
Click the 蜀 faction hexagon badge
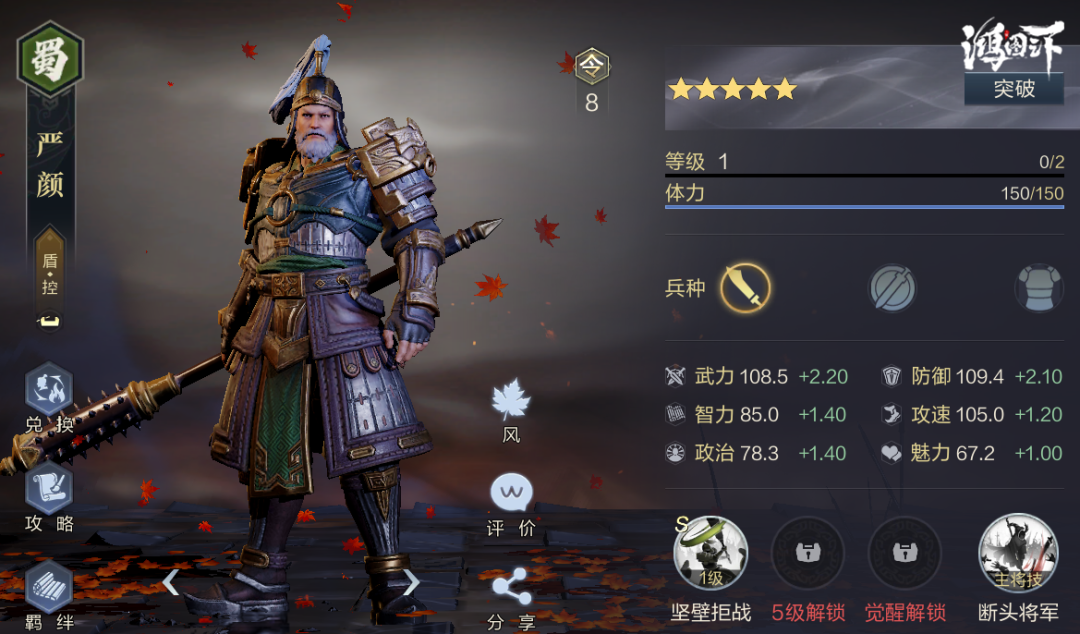tap(50, 59)
